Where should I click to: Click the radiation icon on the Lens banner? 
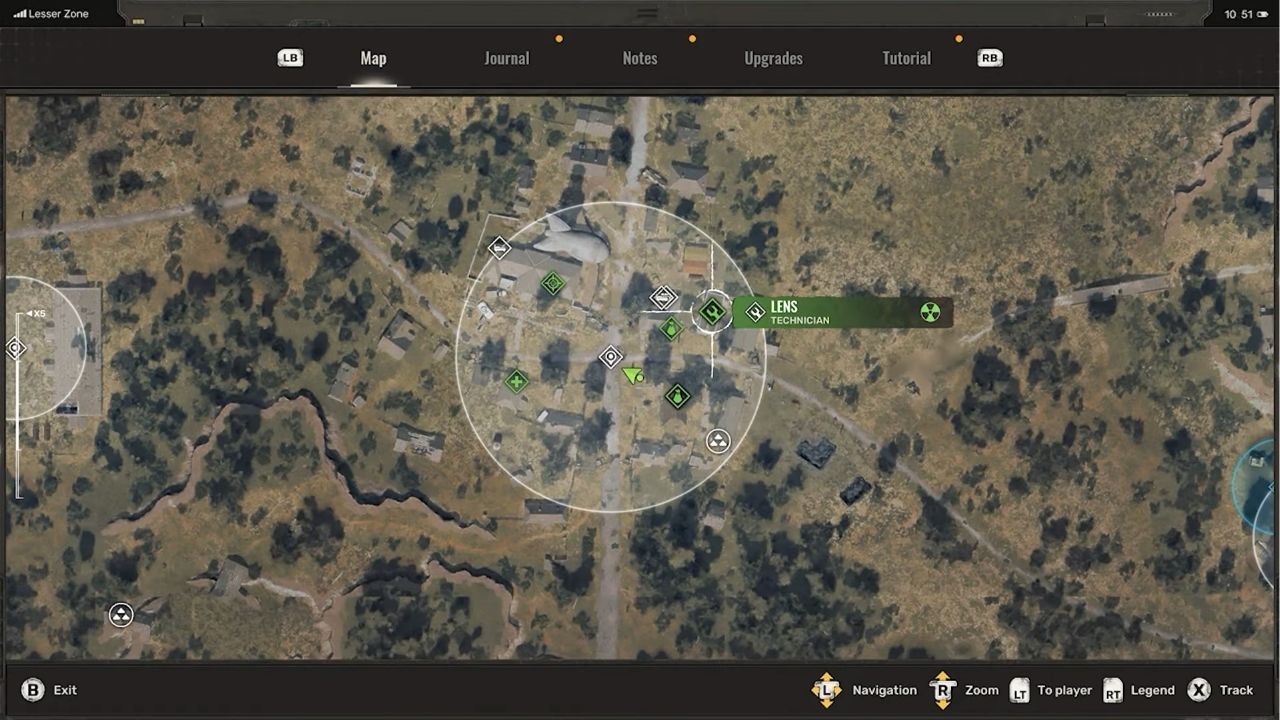coord(929,312)
